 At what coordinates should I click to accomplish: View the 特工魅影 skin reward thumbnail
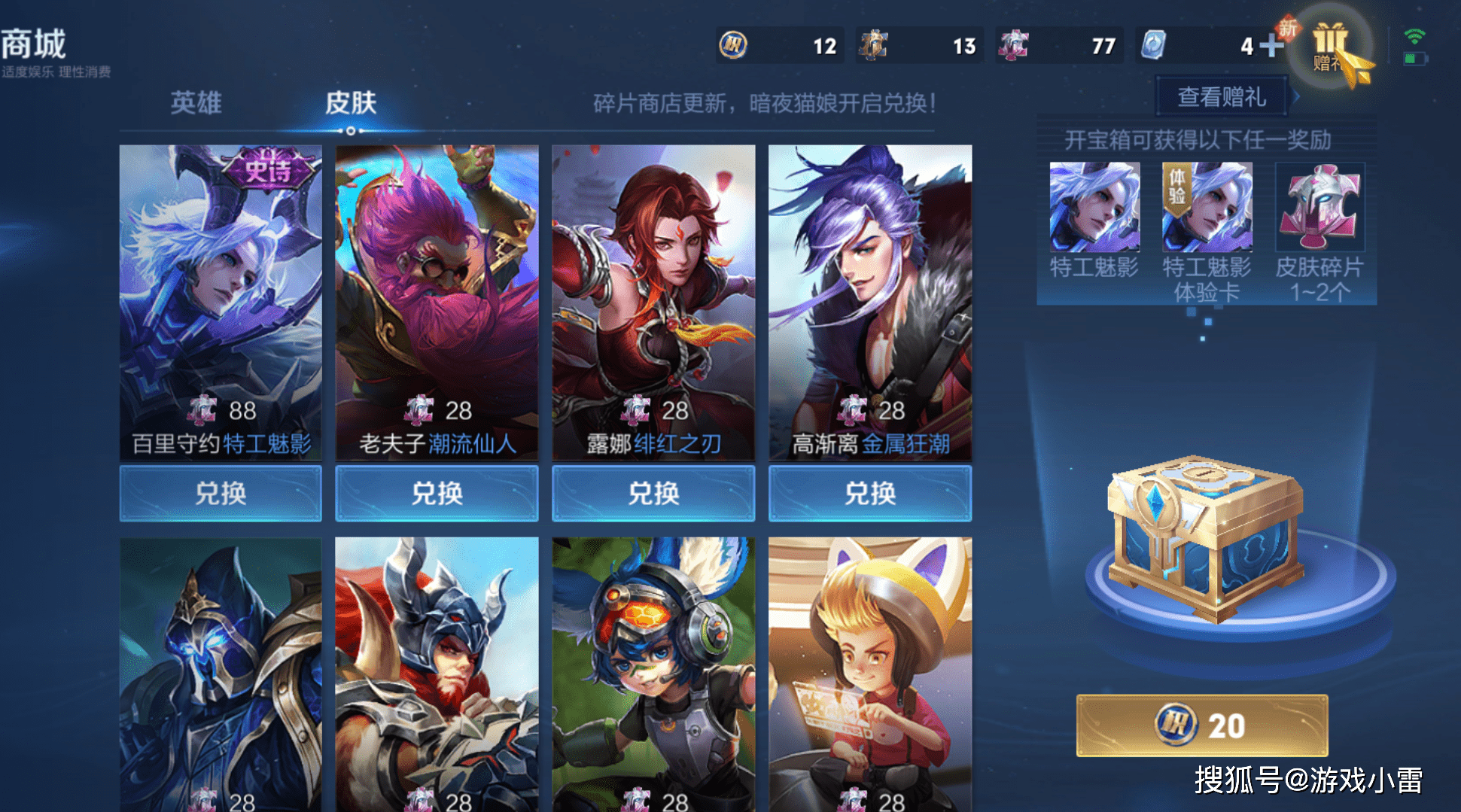pyautogui.click(x=1094, y=207)
